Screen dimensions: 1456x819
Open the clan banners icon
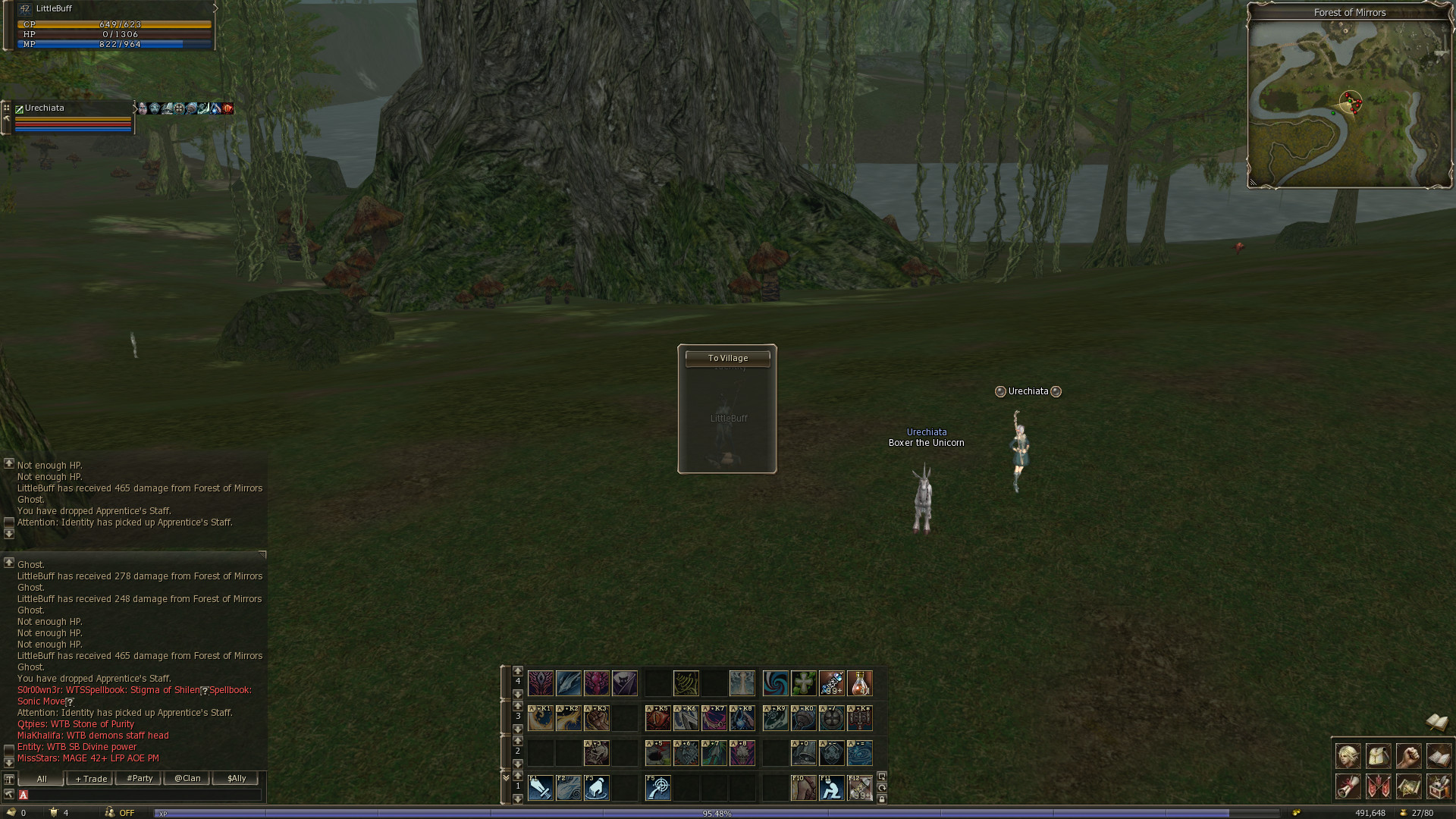tap(1378, 786)
